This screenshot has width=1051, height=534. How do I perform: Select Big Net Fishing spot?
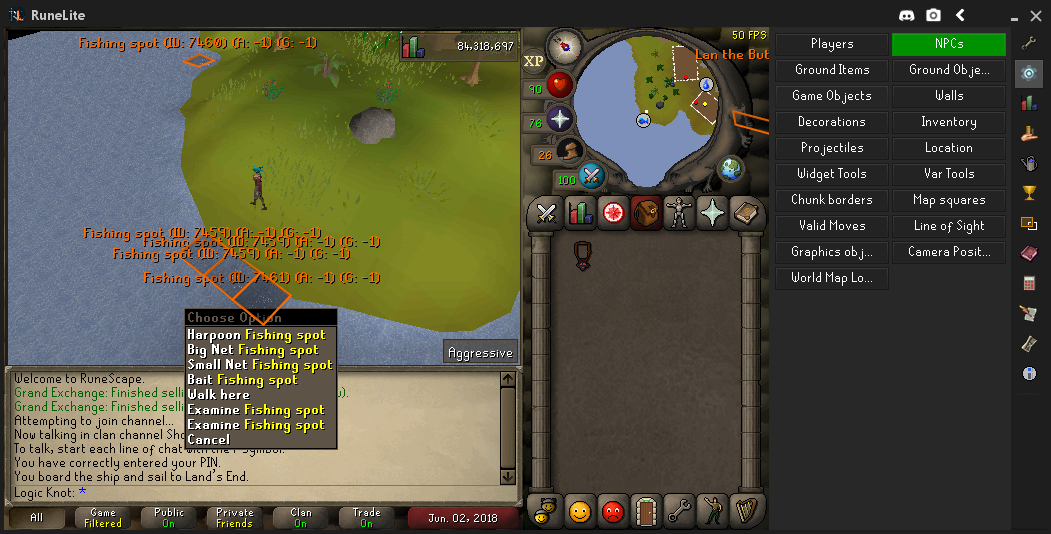click(253, 350)
